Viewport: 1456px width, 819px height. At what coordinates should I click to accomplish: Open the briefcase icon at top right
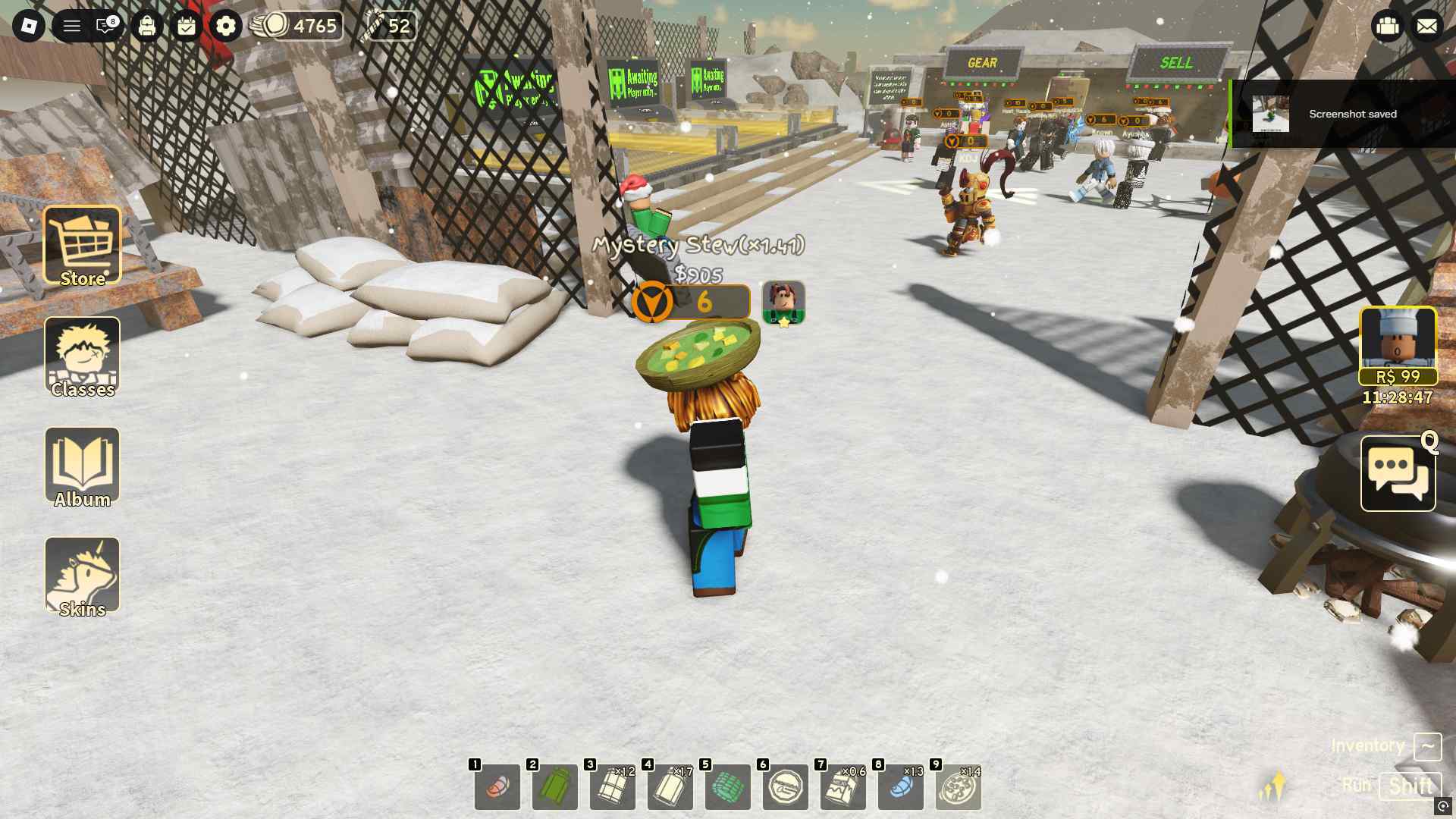(1388, 27)
